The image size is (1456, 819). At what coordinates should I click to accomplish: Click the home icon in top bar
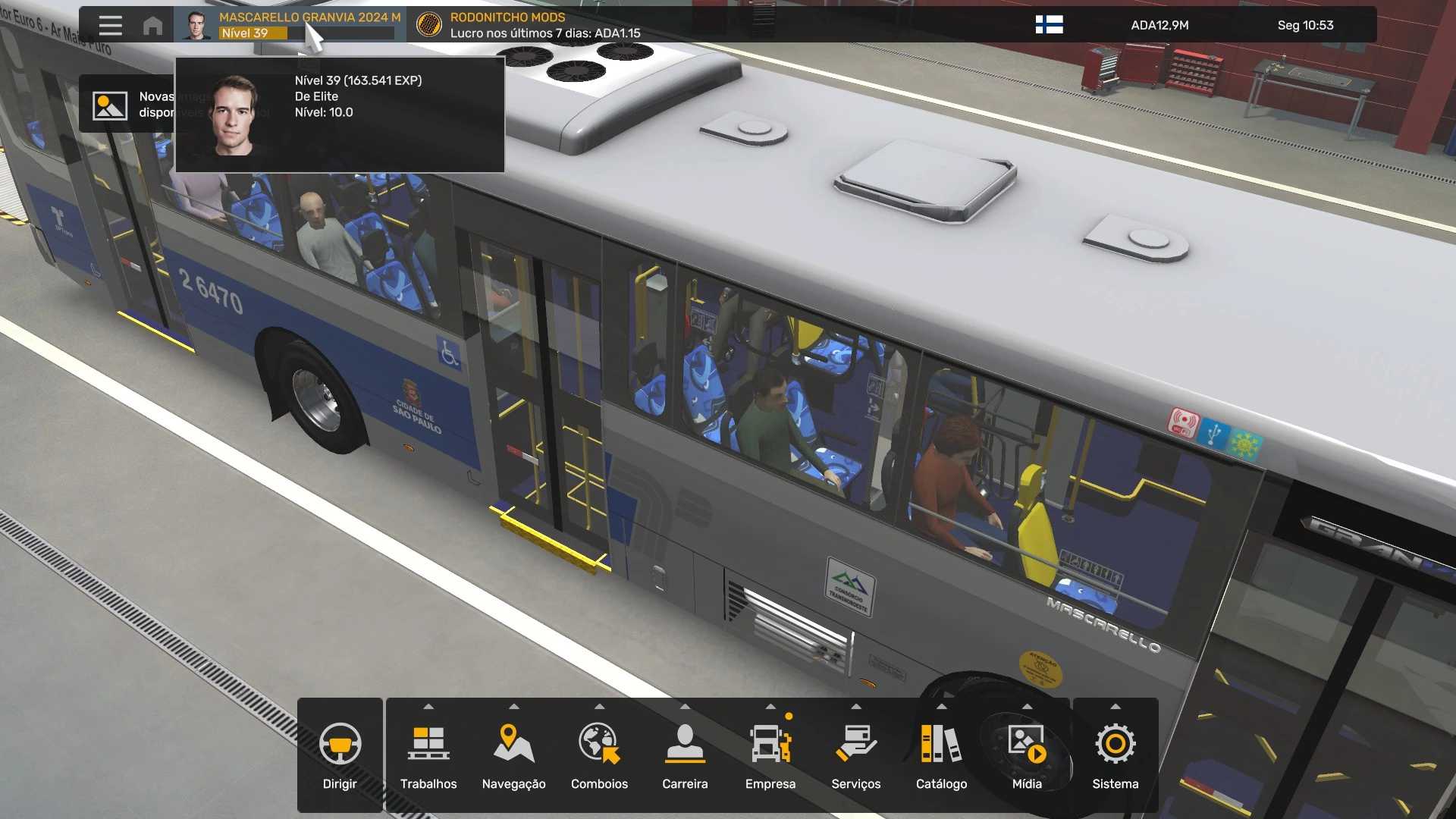152,26
